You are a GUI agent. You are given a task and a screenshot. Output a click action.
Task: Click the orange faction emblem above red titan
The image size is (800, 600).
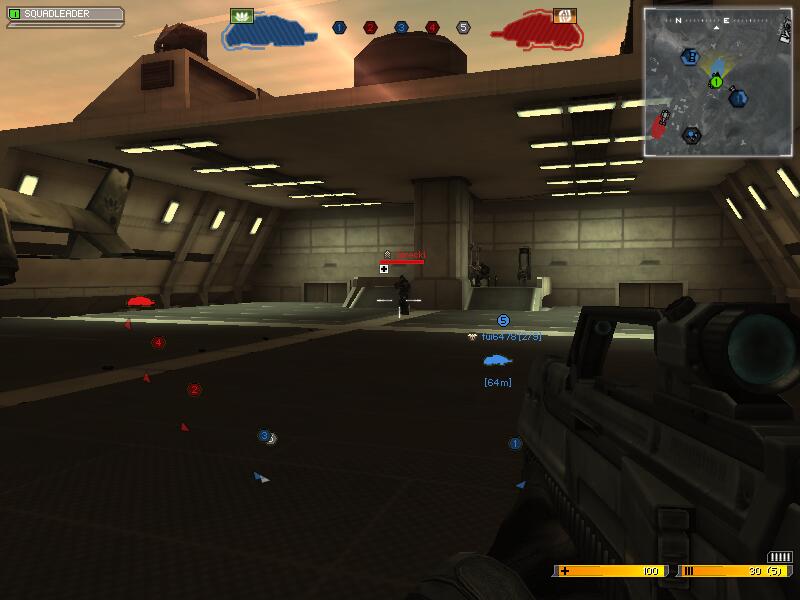[564, 15]
